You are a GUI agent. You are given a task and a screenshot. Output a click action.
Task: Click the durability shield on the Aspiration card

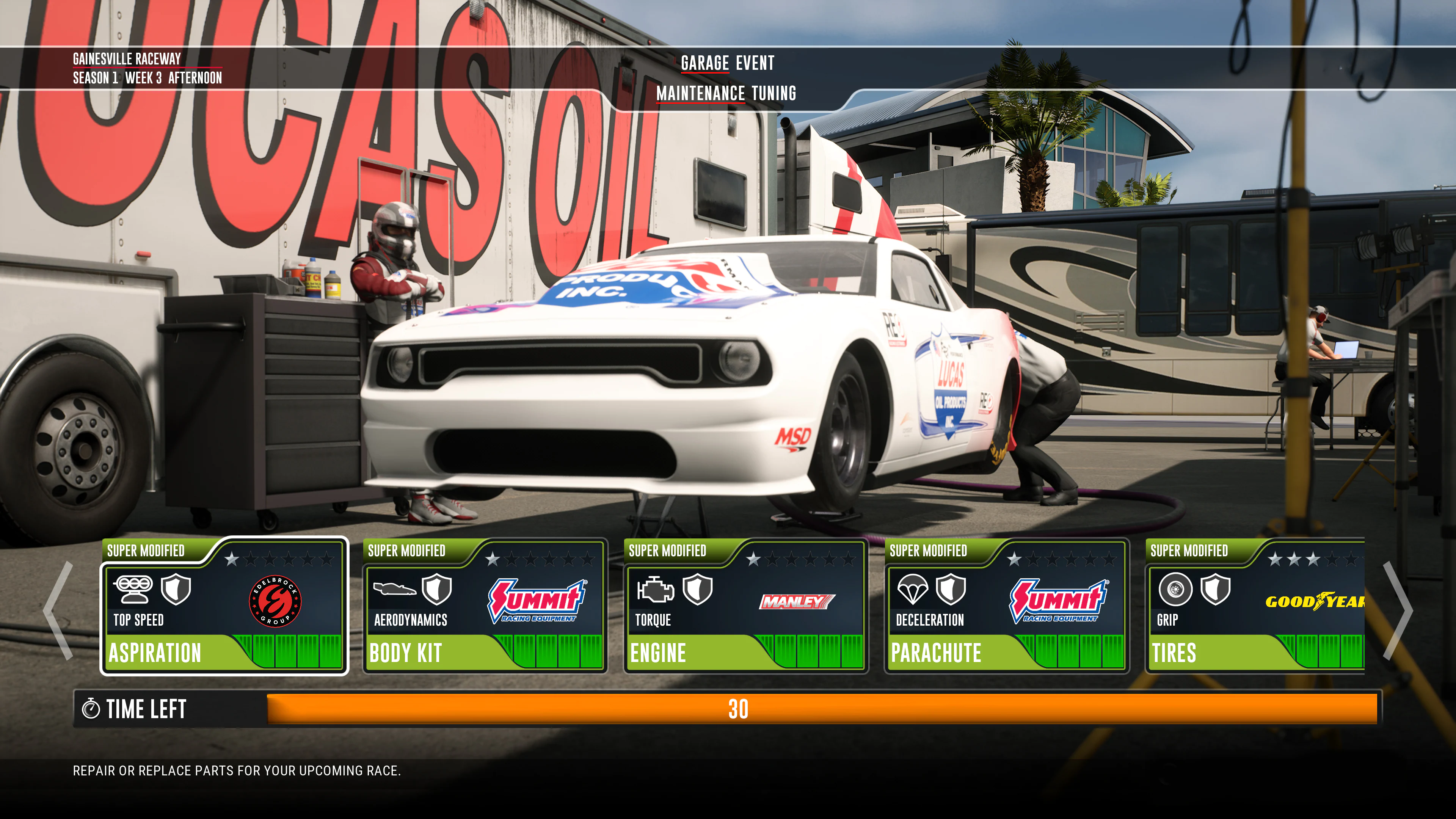tap(175, 589)
